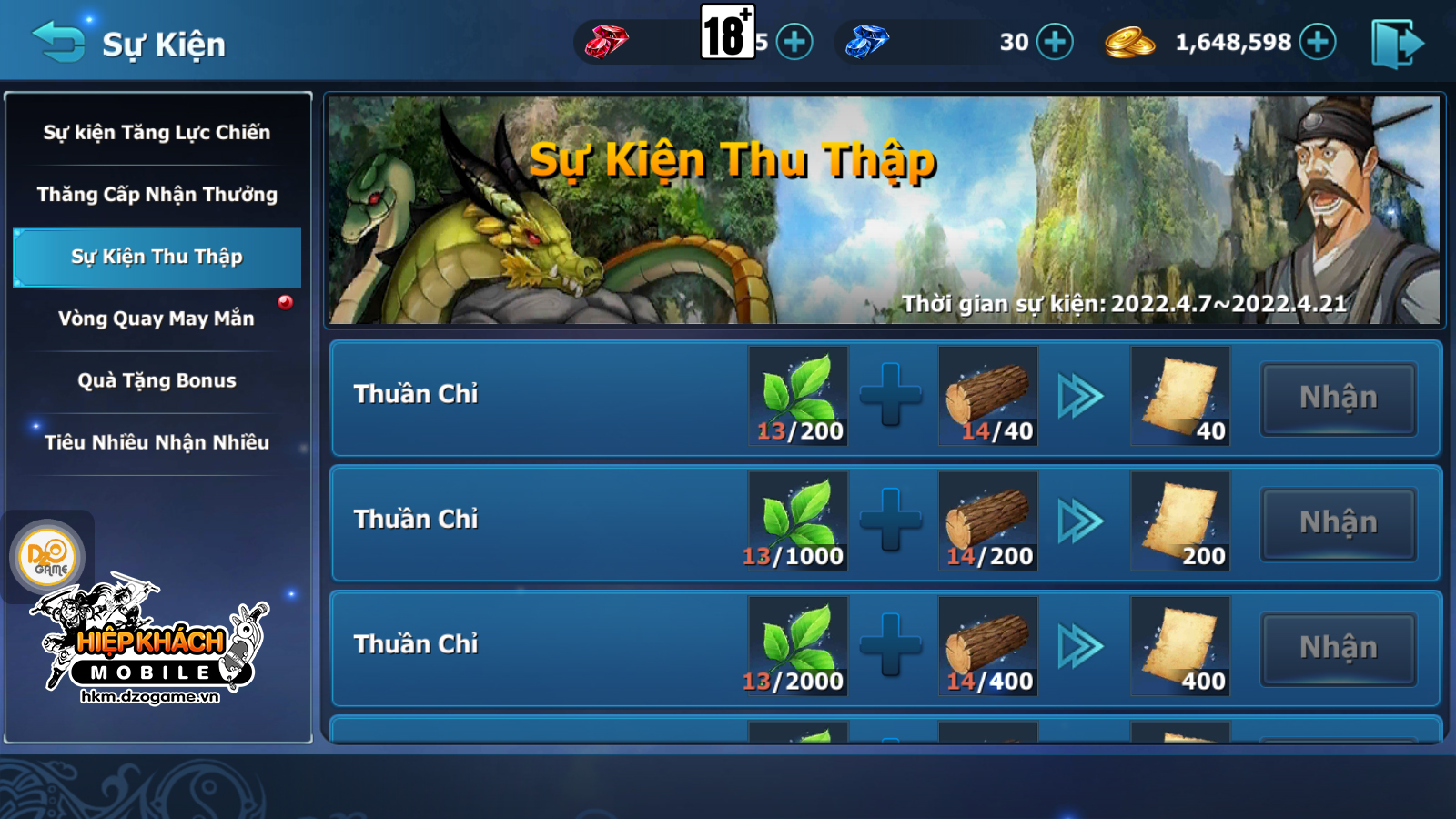Inspect the wood log item requiring 200

(x=988, y=521)
